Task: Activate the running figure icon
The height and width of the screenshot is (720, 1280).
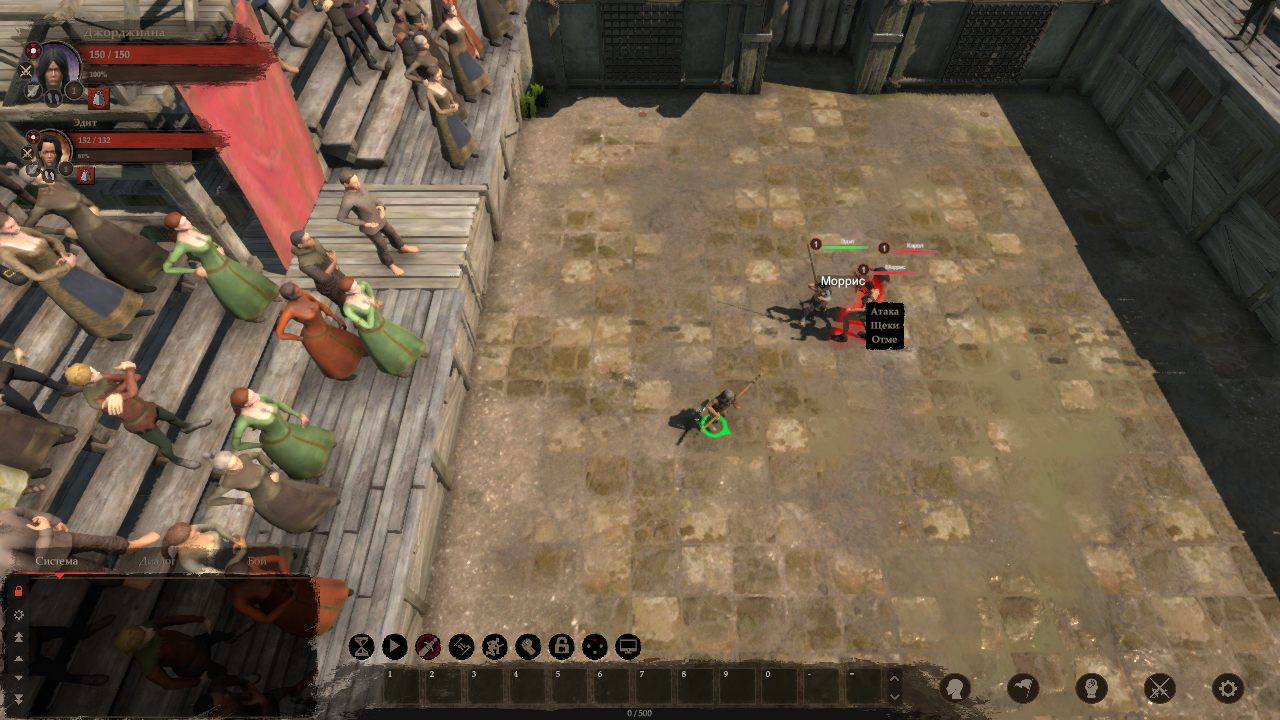Action: 495,647
